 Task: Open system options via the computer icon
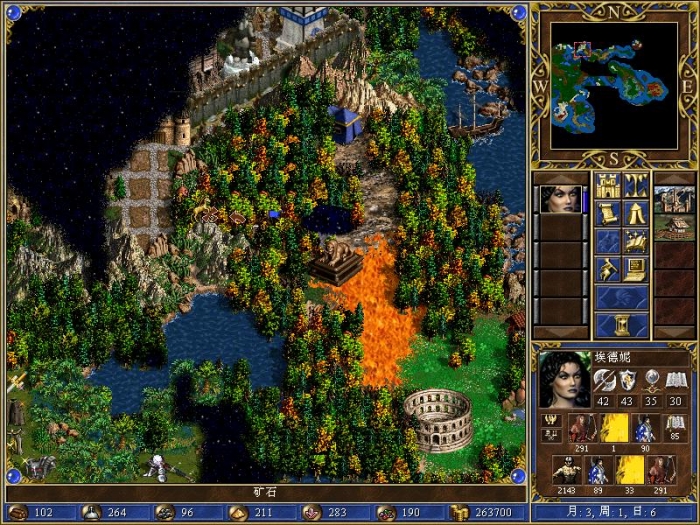click(x=636, y=269)
